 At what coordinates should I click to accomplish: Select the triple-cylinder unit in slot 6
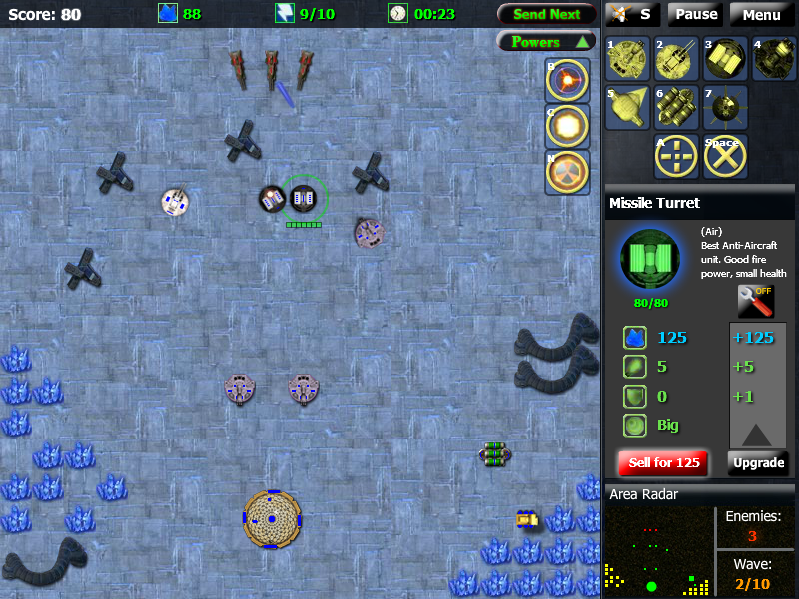pyautogui.click(x=676, y=108)
